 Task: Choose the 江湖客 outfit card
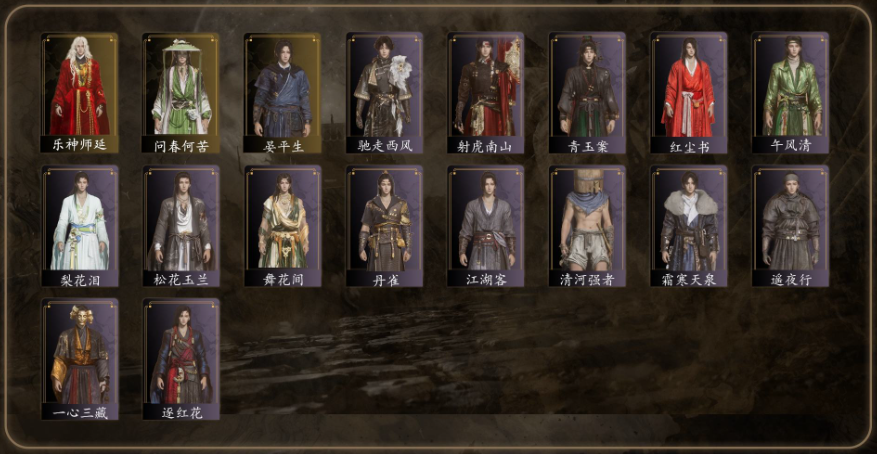(486, 227)
